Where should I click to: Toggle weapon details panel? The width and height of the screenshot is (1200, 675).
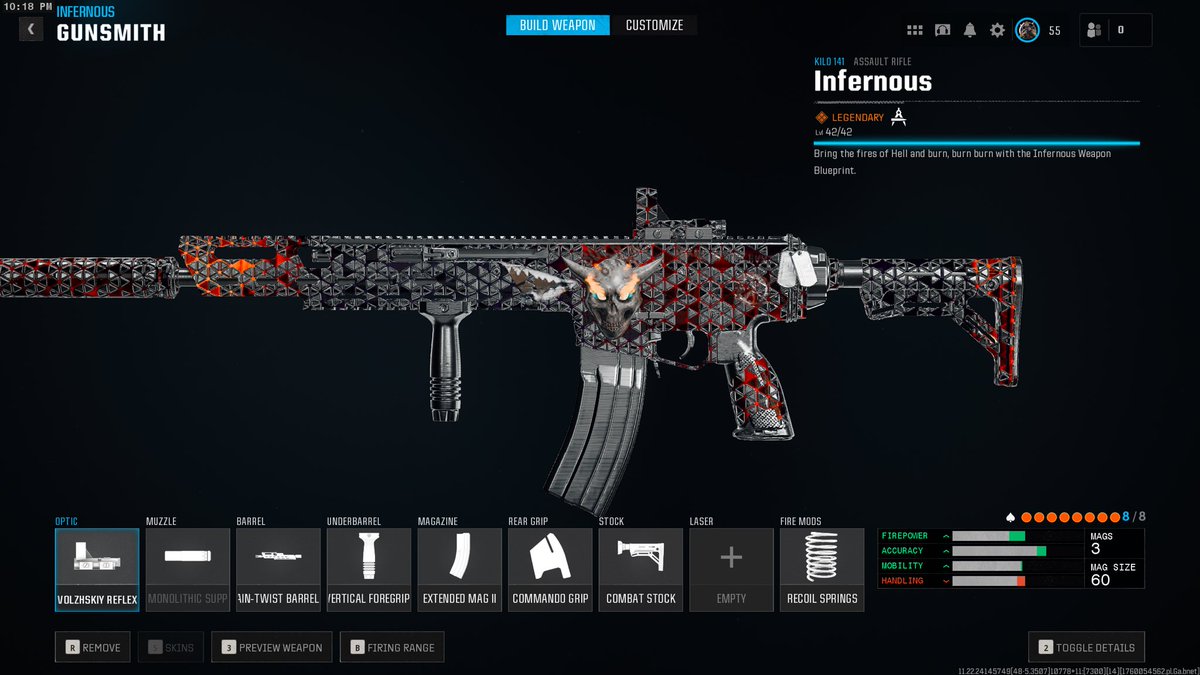pyautogui.click(x=1086, y=647)
